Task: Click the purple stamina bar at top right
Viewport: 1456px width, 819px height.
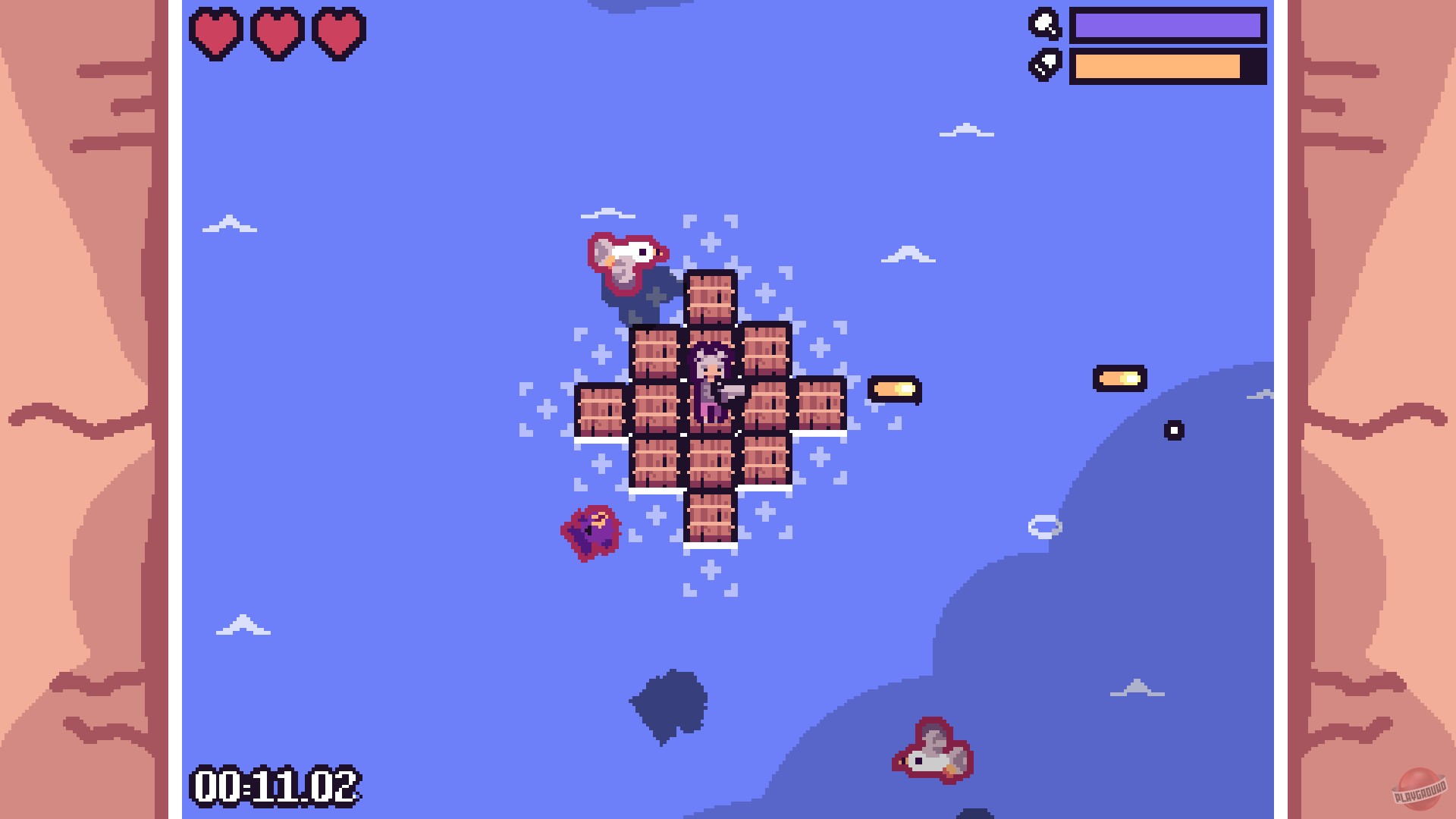Action: (1168, 25)
